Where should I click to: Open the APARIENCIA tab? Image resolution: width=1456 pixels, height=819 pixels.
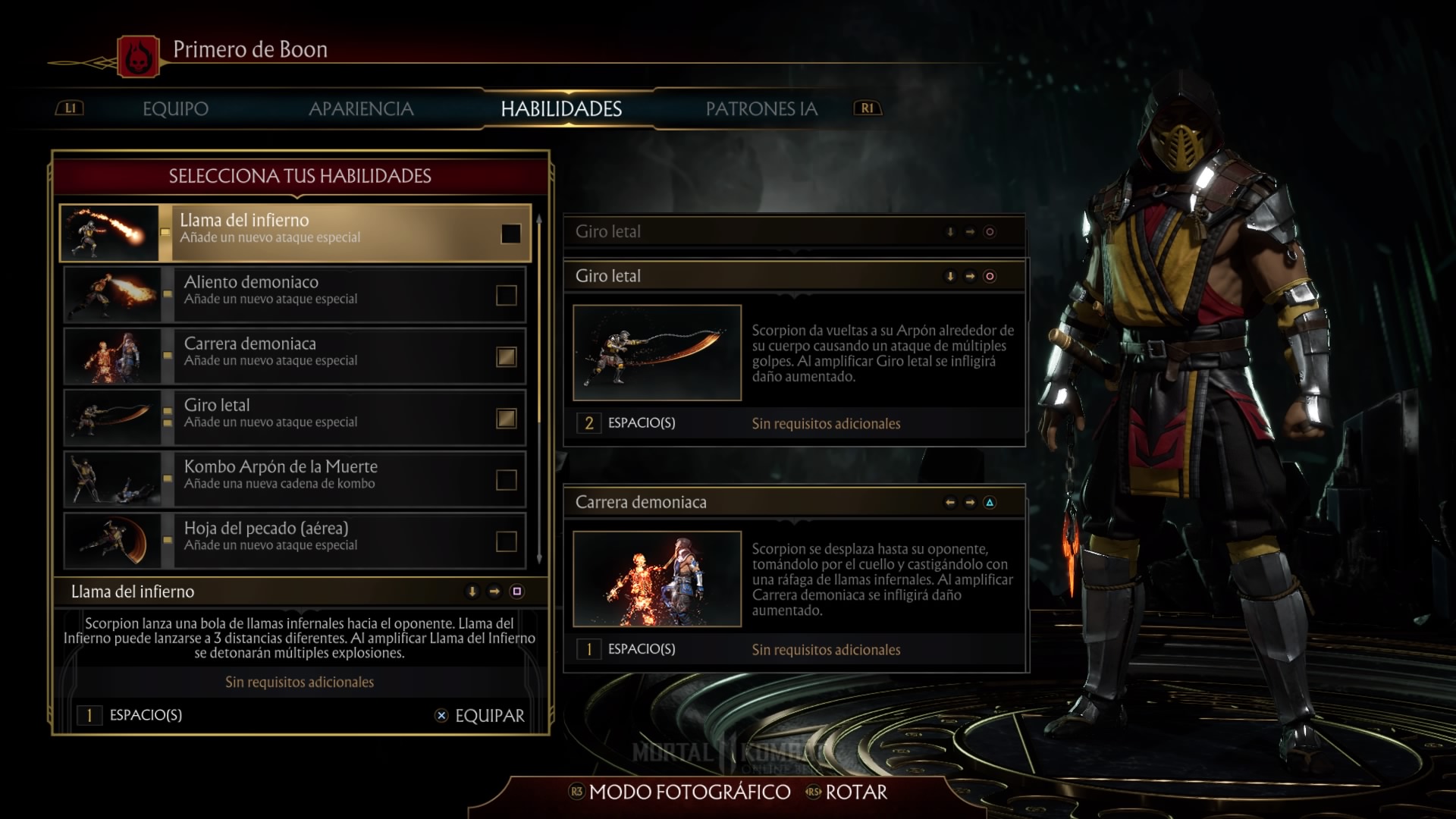[x=361, y=108]
